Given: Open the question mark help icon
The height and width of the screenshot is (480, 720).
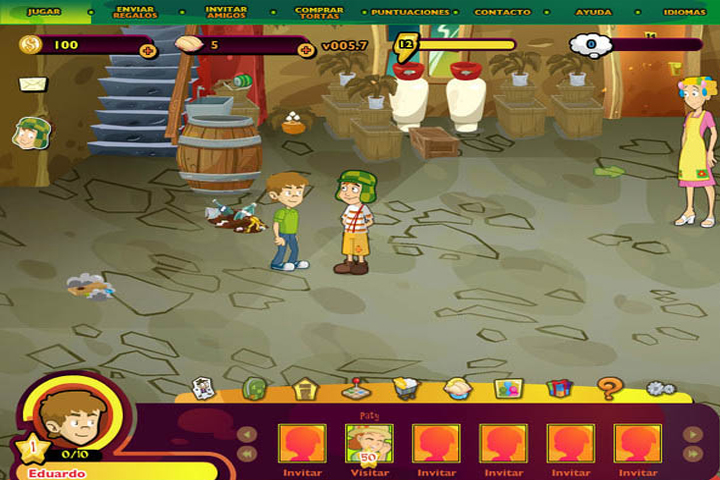Looking at the screenshot, I should click(x=608, y=388).
